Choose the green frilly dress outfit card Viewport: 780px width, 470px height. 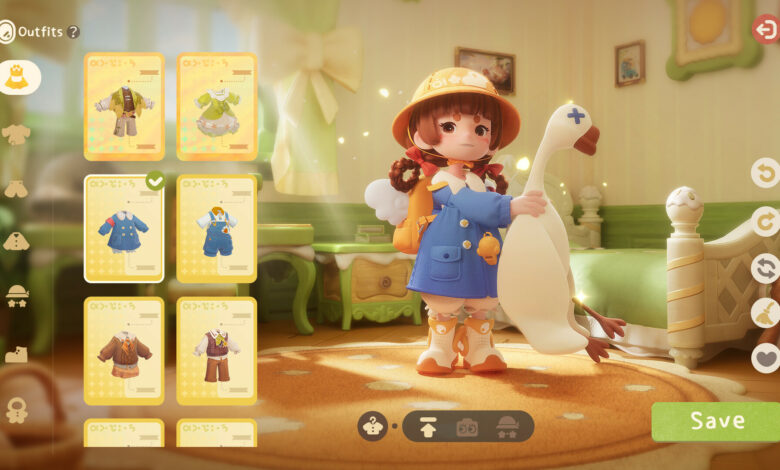[x=217, y=106]
